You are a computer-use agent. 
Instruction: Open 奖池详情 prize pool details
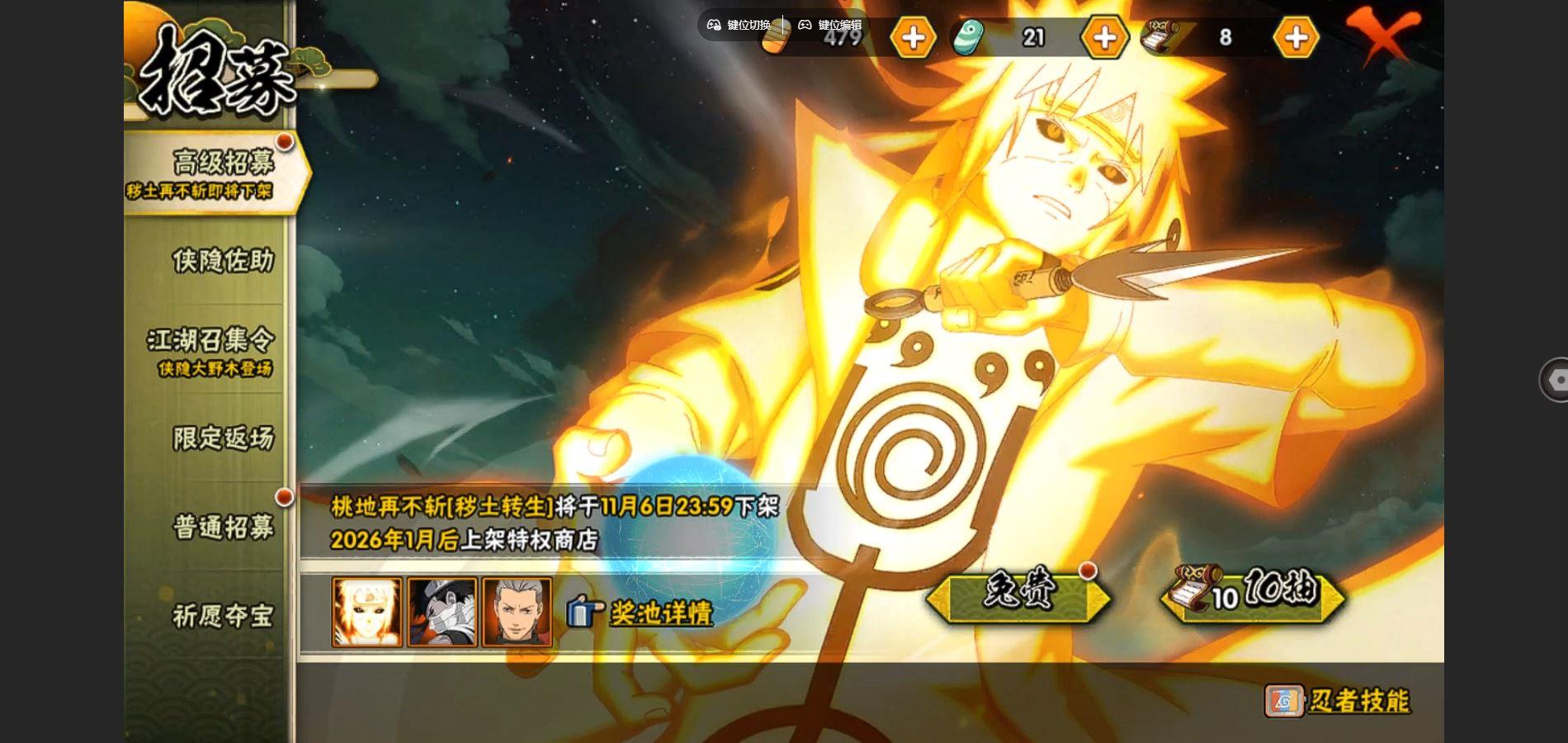[641, 613]
